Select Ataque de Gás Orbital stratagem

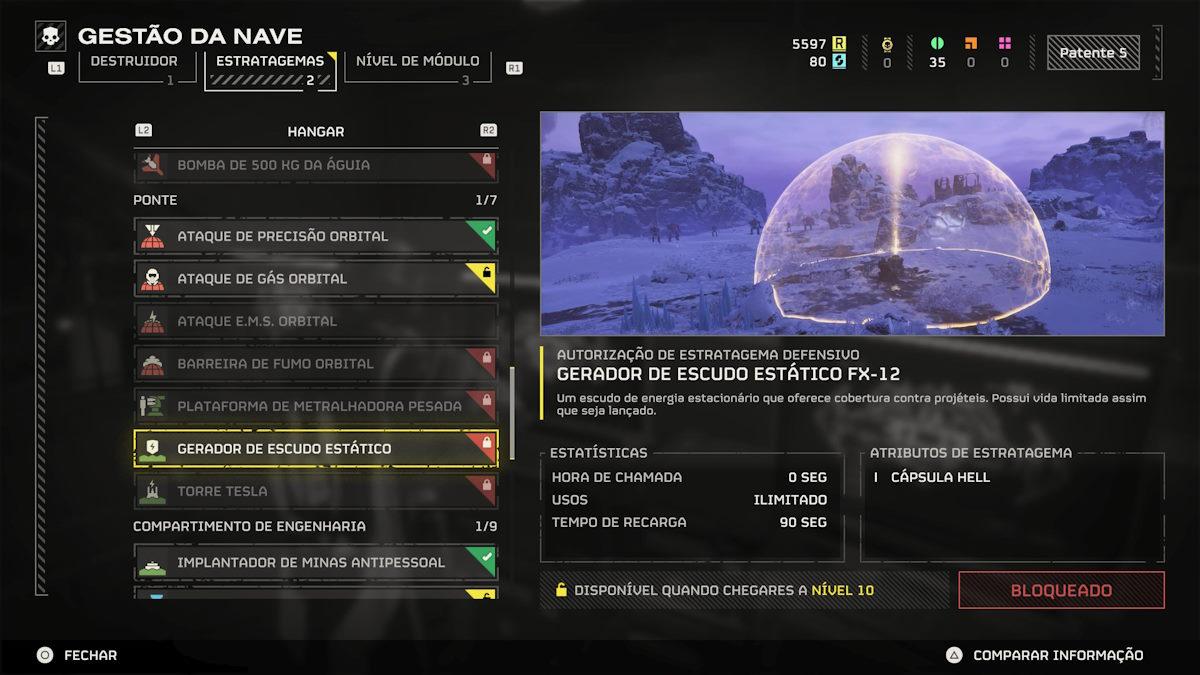(x=315, y=278)
